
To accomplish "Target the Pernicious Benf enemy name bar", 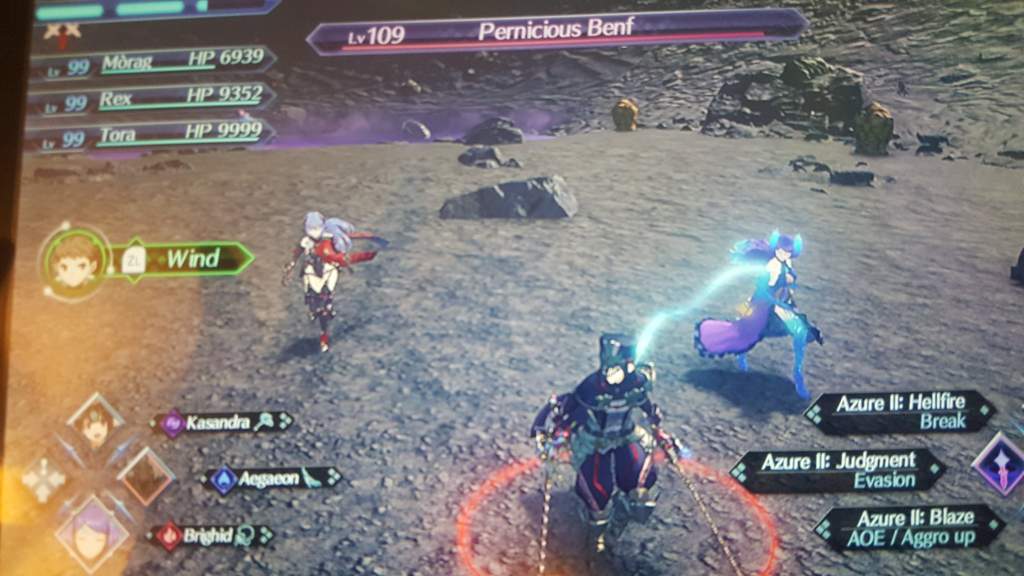I will 556,32.
